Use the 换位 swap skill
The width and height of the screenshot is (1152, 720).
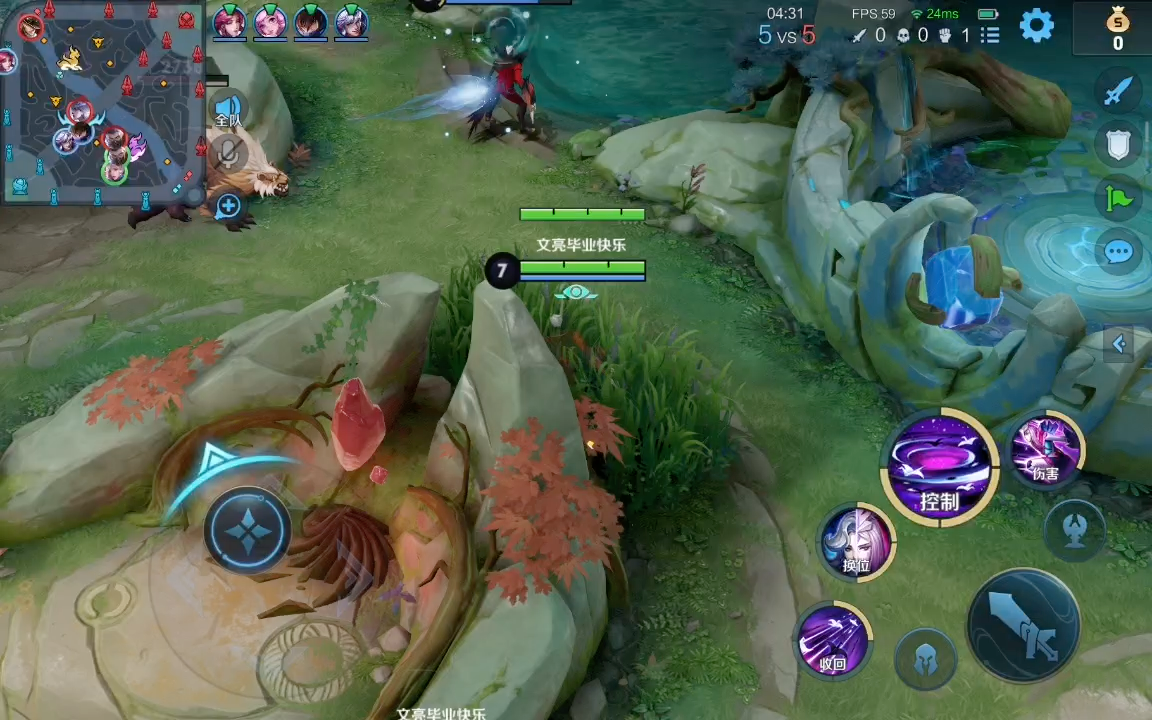(856, 541)
